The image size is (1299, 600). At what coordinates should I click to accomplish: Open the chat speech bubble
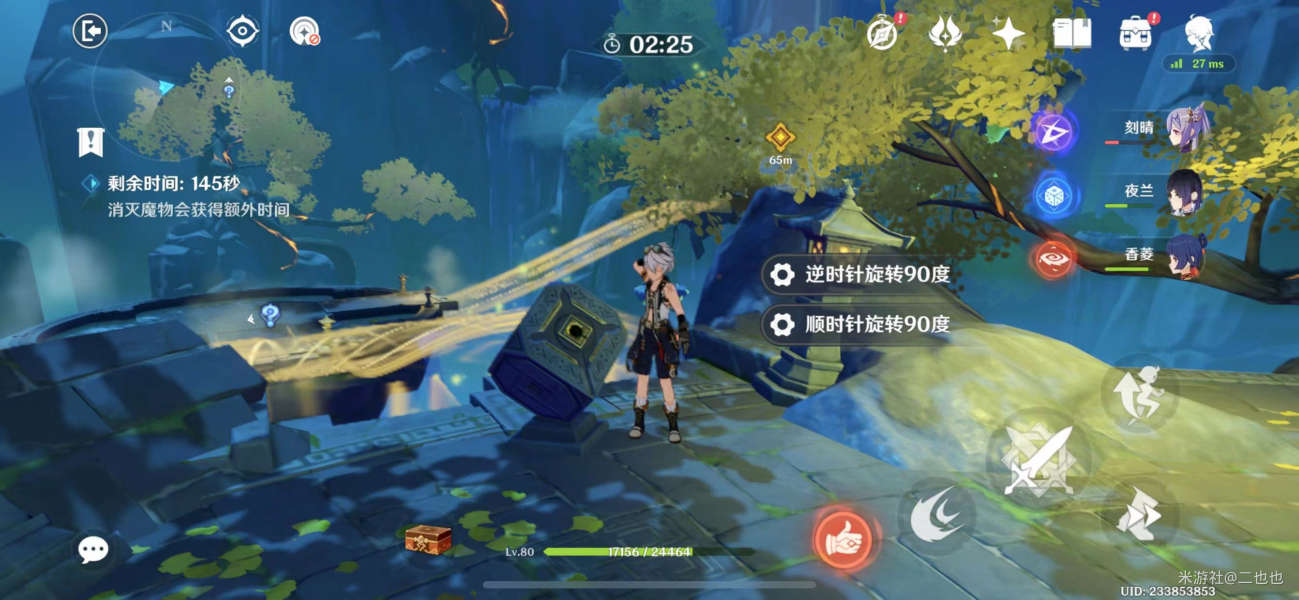[93, 548]
